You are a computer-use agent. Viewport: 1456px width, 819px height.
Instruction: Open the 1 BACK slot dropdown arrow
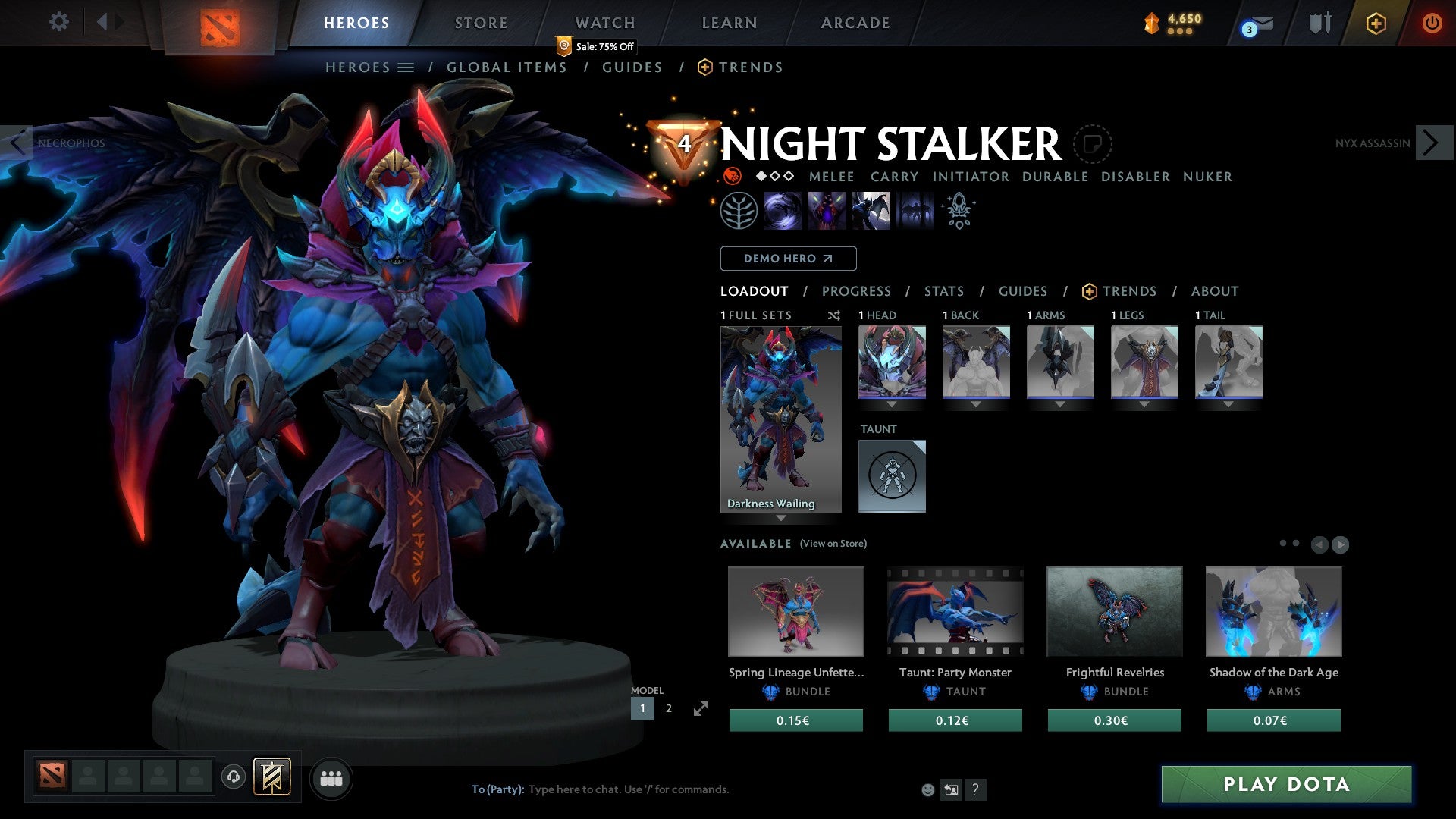pyautogui.click(x=976, y=404)
